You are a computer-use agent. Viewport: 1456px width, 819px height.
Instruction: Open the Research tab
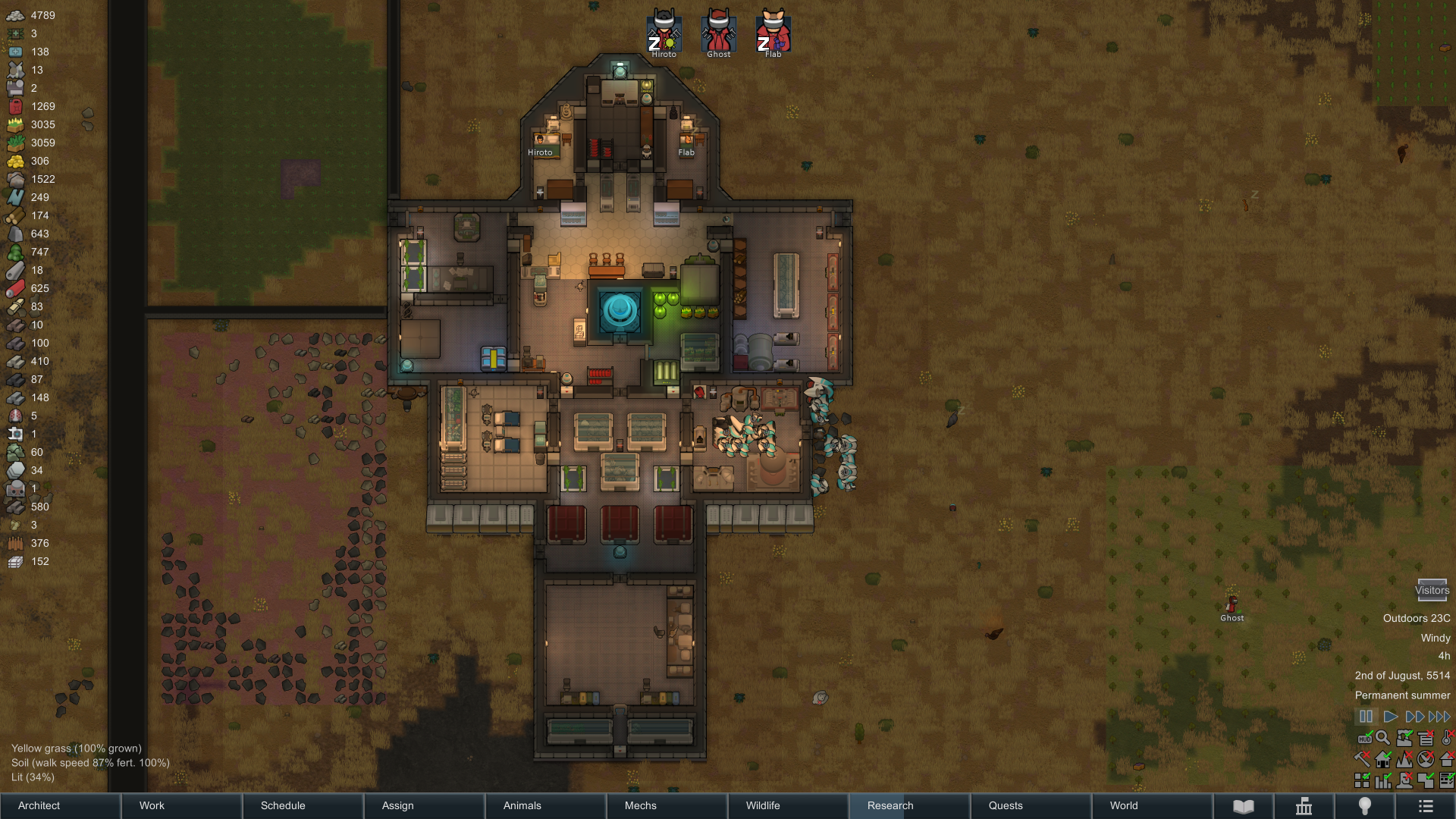(910, 805)
